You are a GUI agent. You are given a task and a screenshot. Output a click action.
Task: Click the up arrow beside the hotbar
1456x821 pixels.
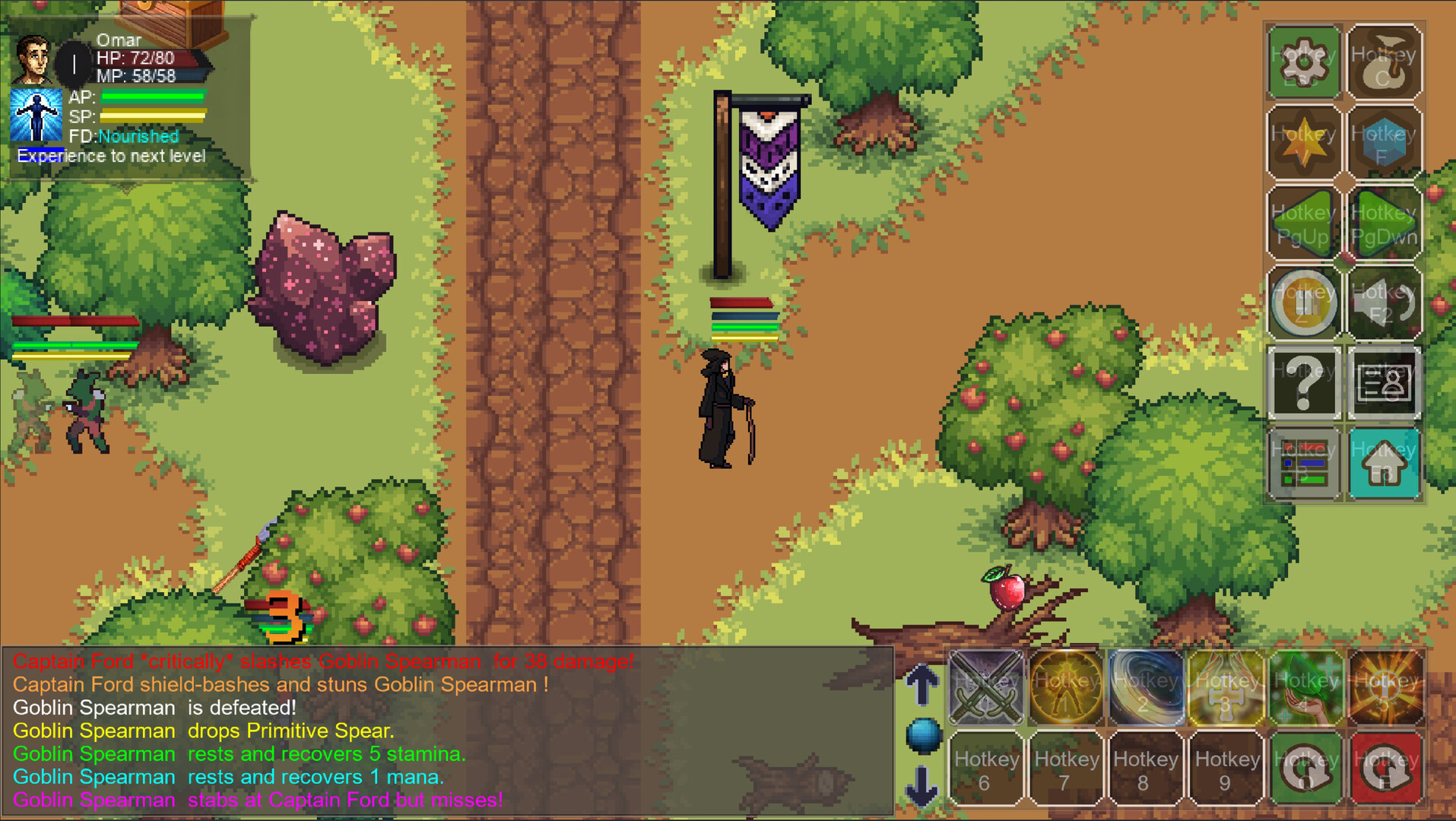[923, 684]
